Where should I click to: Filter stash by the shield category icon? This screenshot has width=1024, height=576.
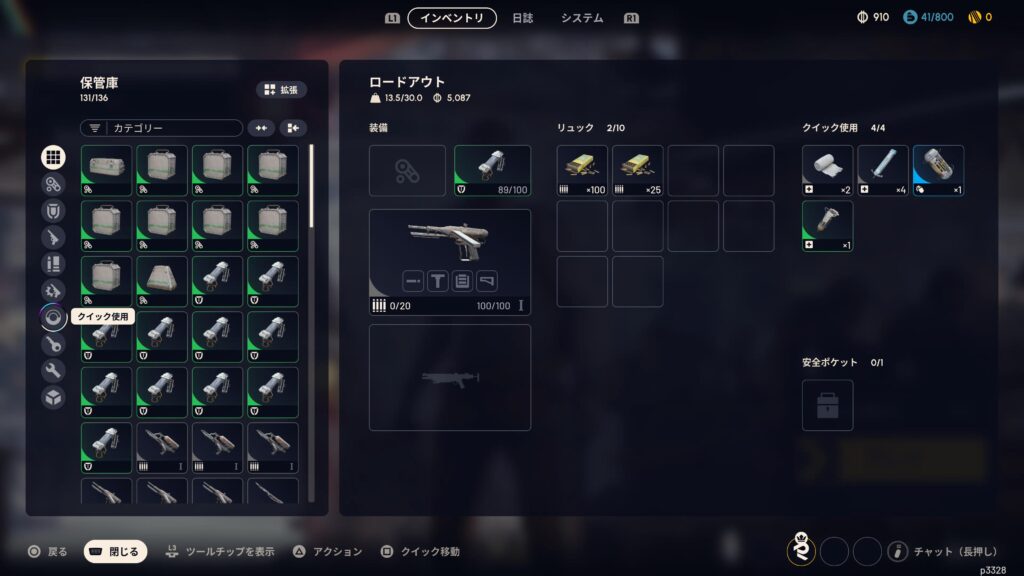[x=54, y=211]
